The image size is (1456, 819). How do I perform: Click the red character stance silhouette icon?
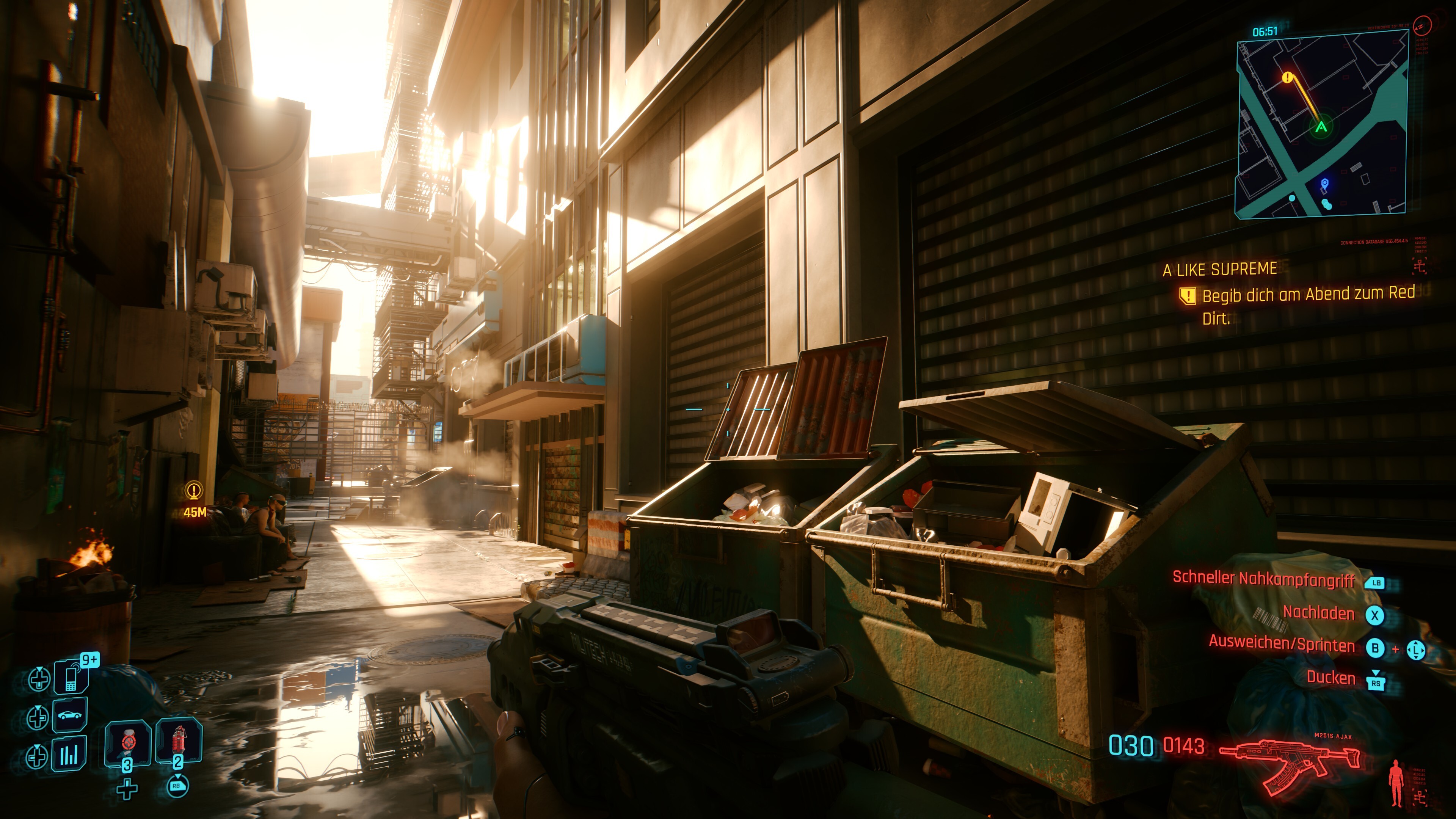(x=1396, y=782)
